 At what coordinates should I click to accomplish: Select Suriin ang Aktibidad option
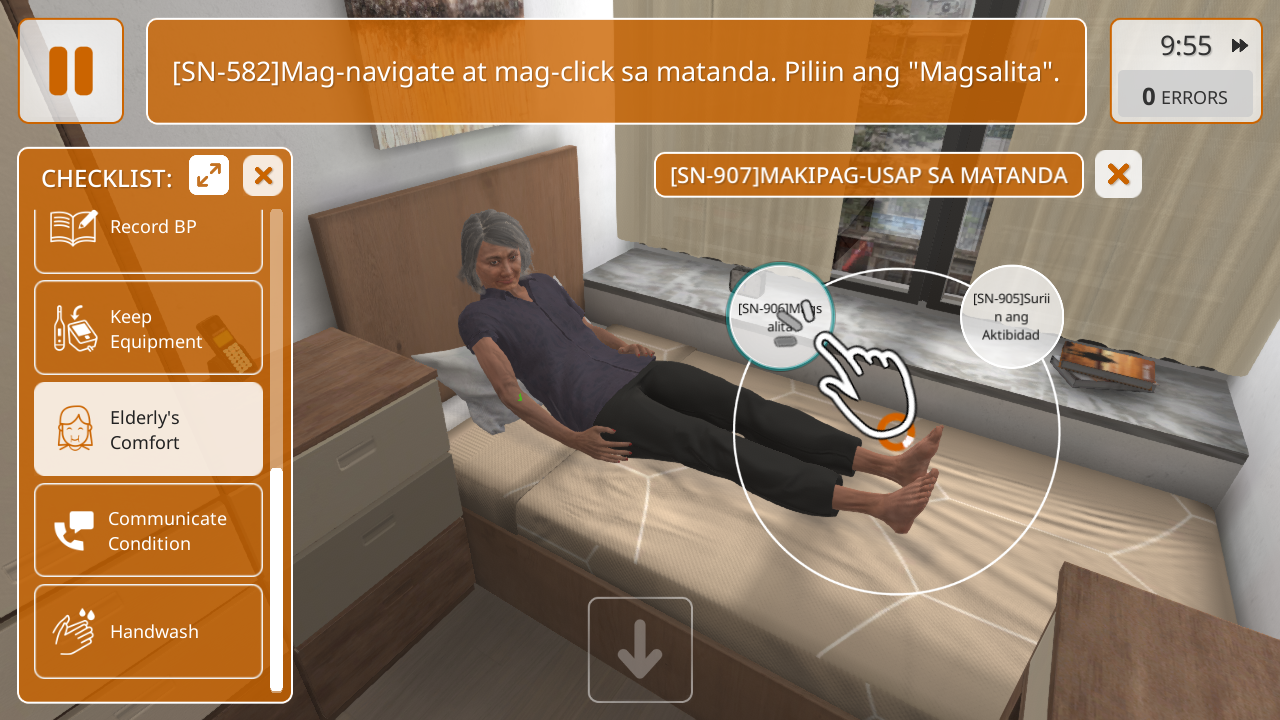(1011, 316)
